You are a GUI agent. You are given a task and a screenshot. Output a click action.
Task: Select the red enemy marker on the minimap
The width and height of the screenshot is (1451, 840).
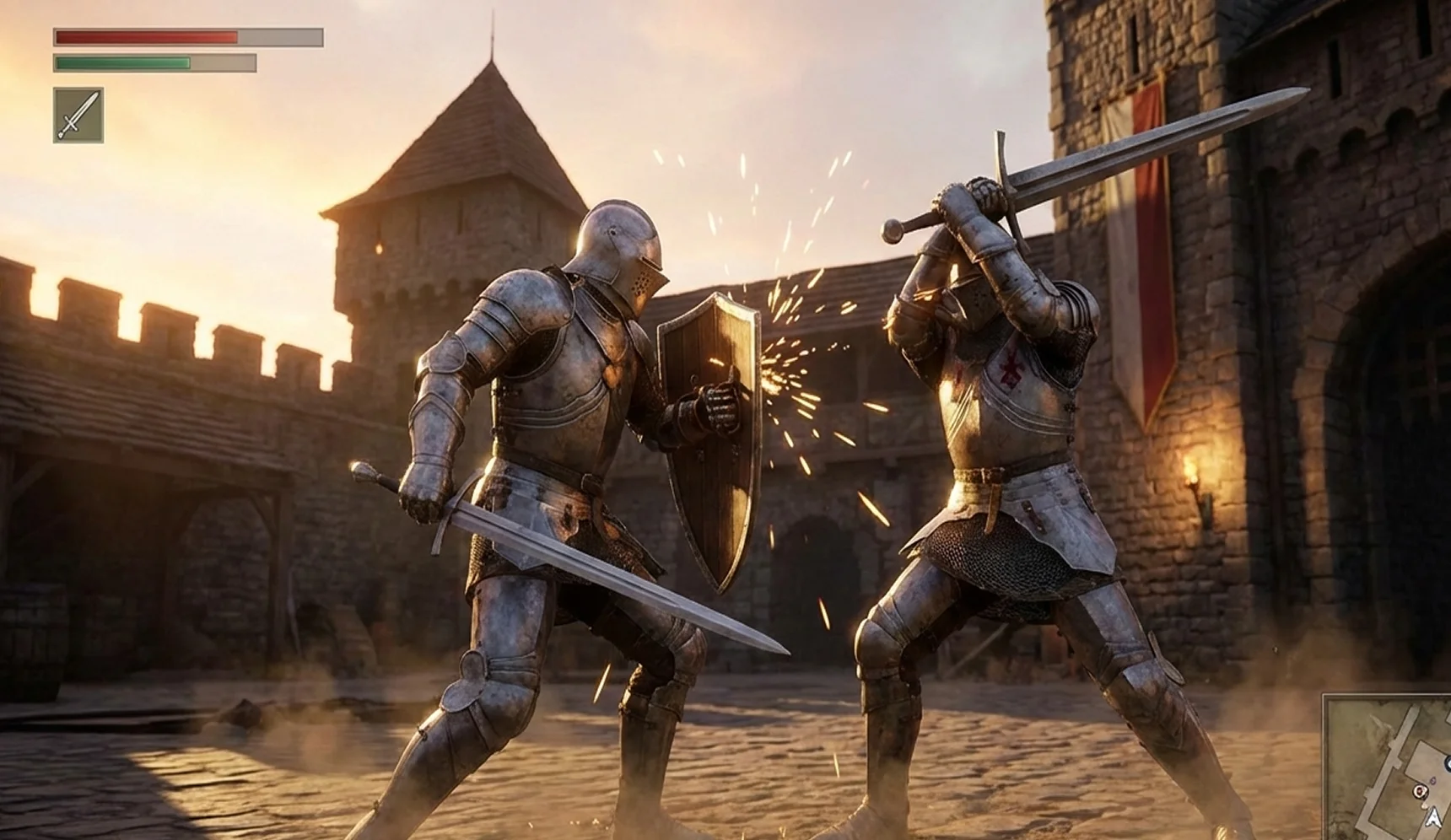tap(1420, 791)
